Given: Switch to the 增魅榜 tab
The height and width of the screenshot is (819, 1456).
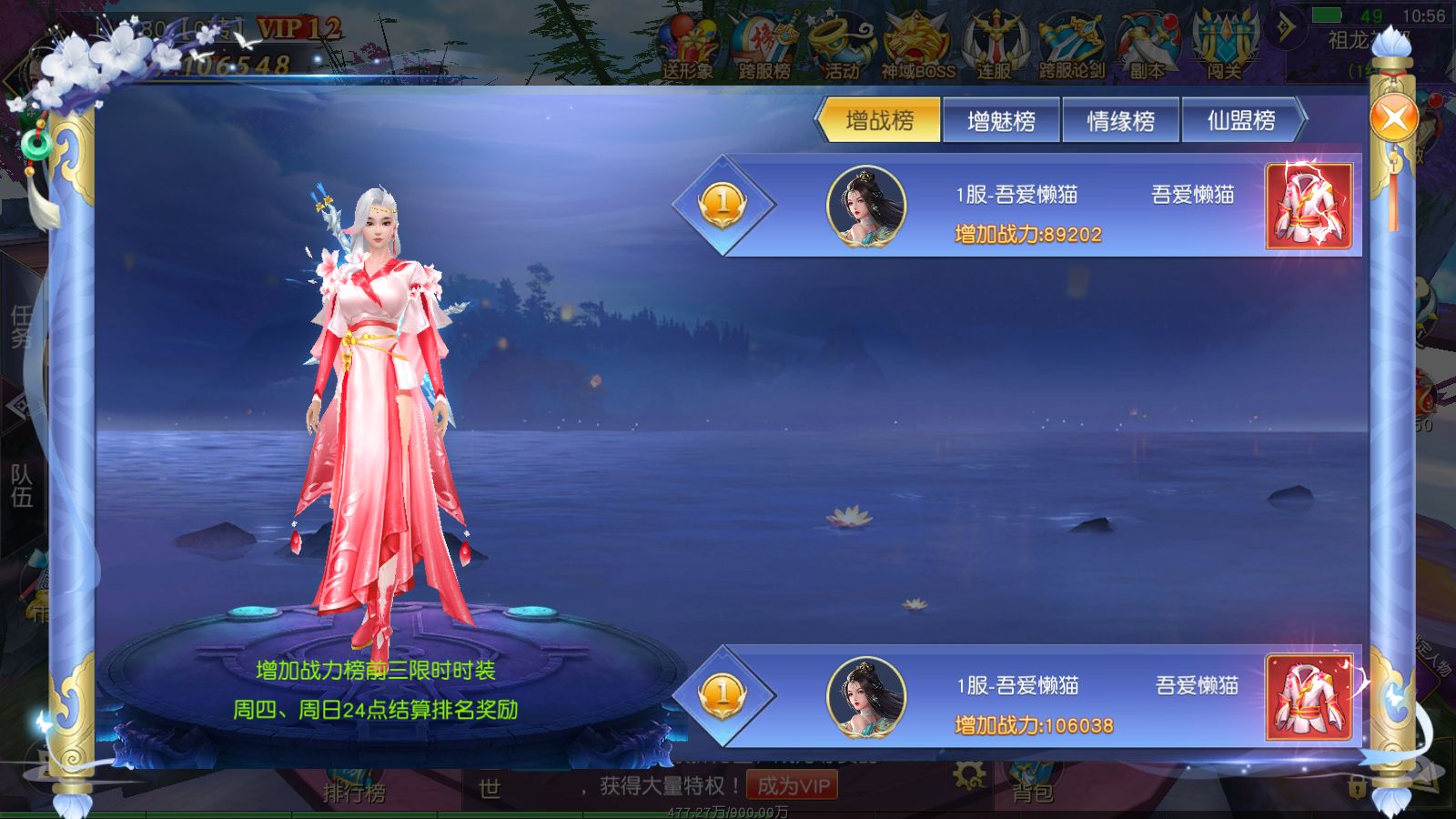Looking at the screenshot, I should click(1001, 119).
